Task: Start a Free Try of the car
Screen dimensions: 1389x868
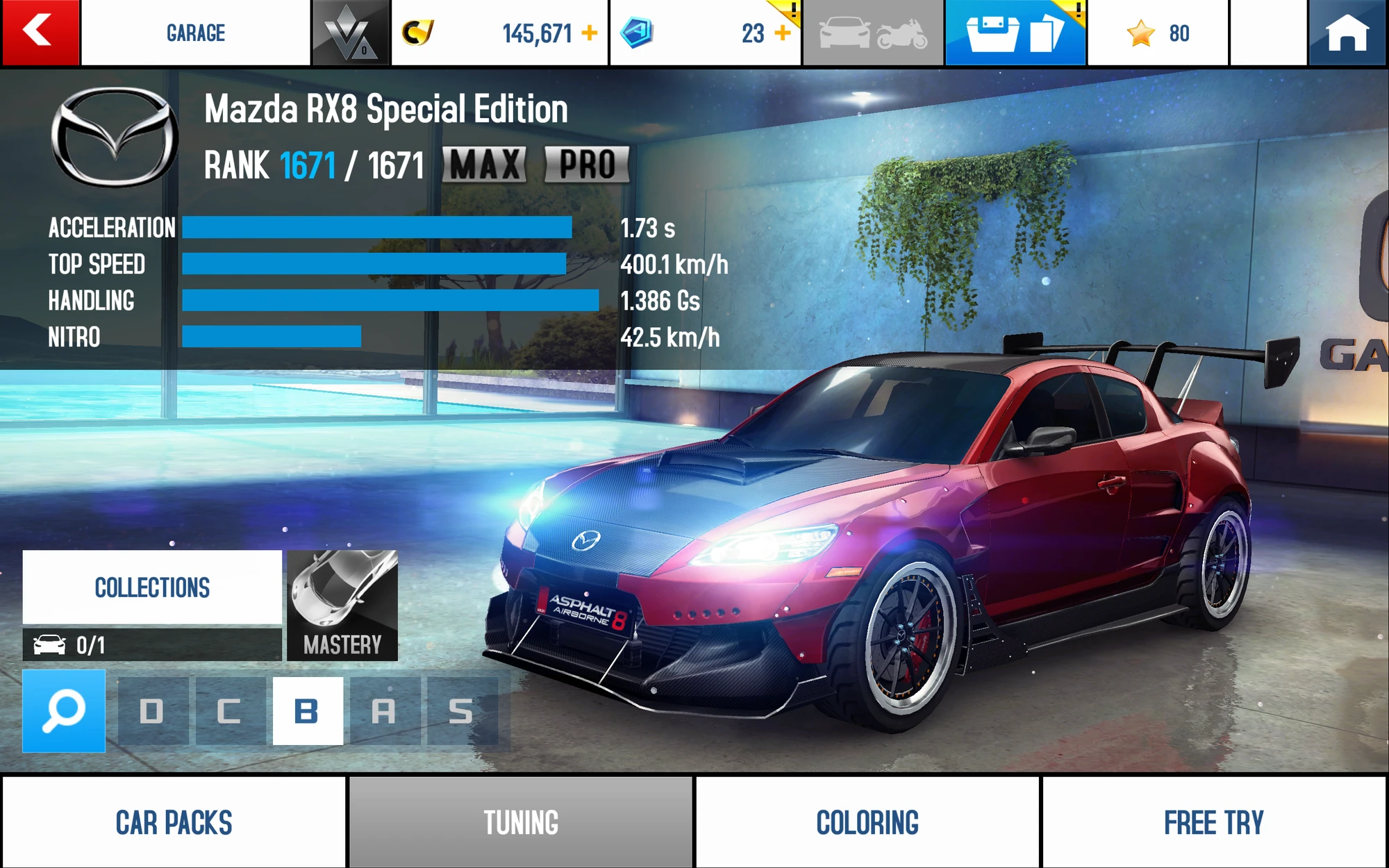Action: pyautogui.click(x=1214, y=821)
